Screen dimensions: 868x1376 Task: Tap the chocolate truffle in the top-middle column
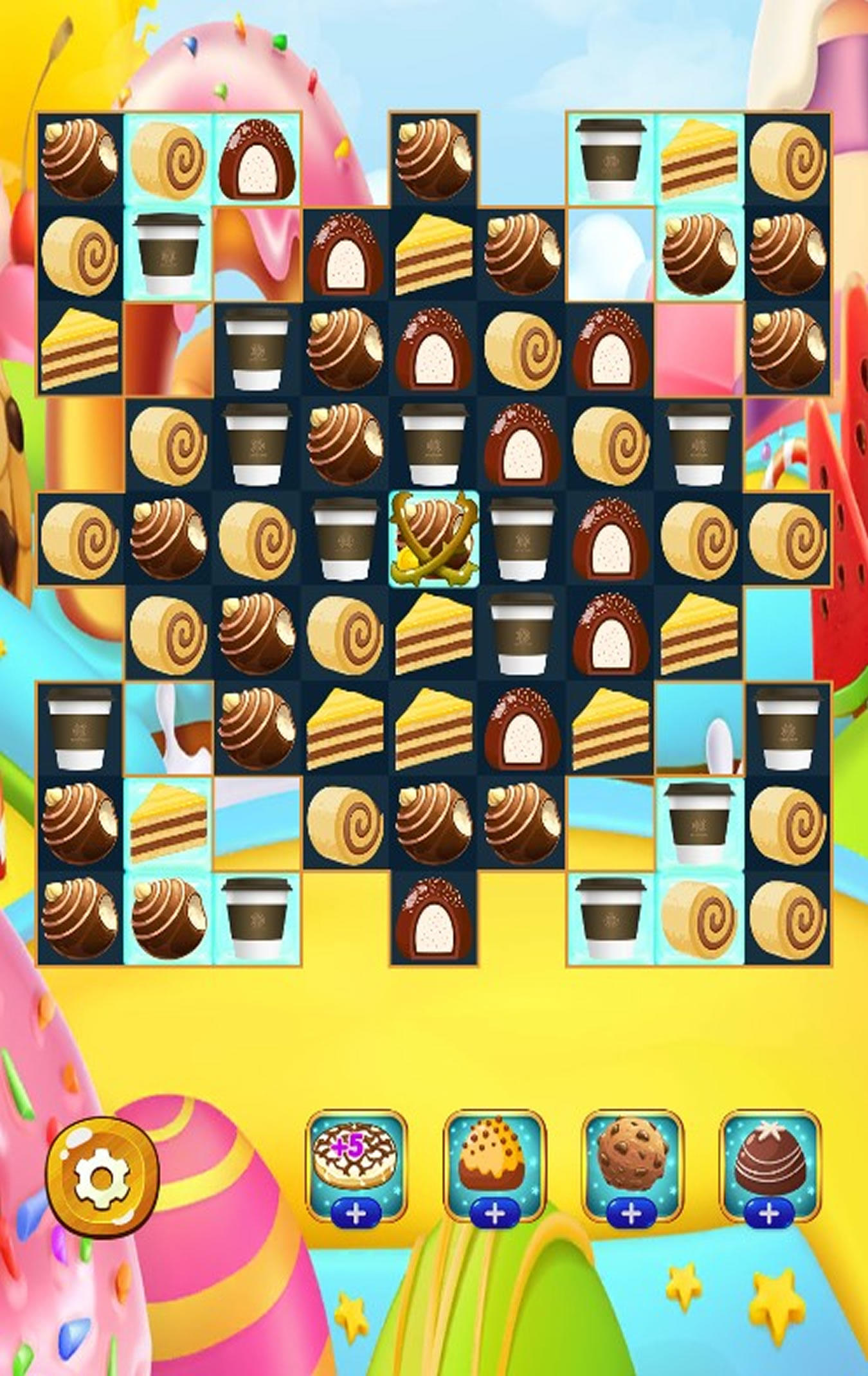coord(434,158)
